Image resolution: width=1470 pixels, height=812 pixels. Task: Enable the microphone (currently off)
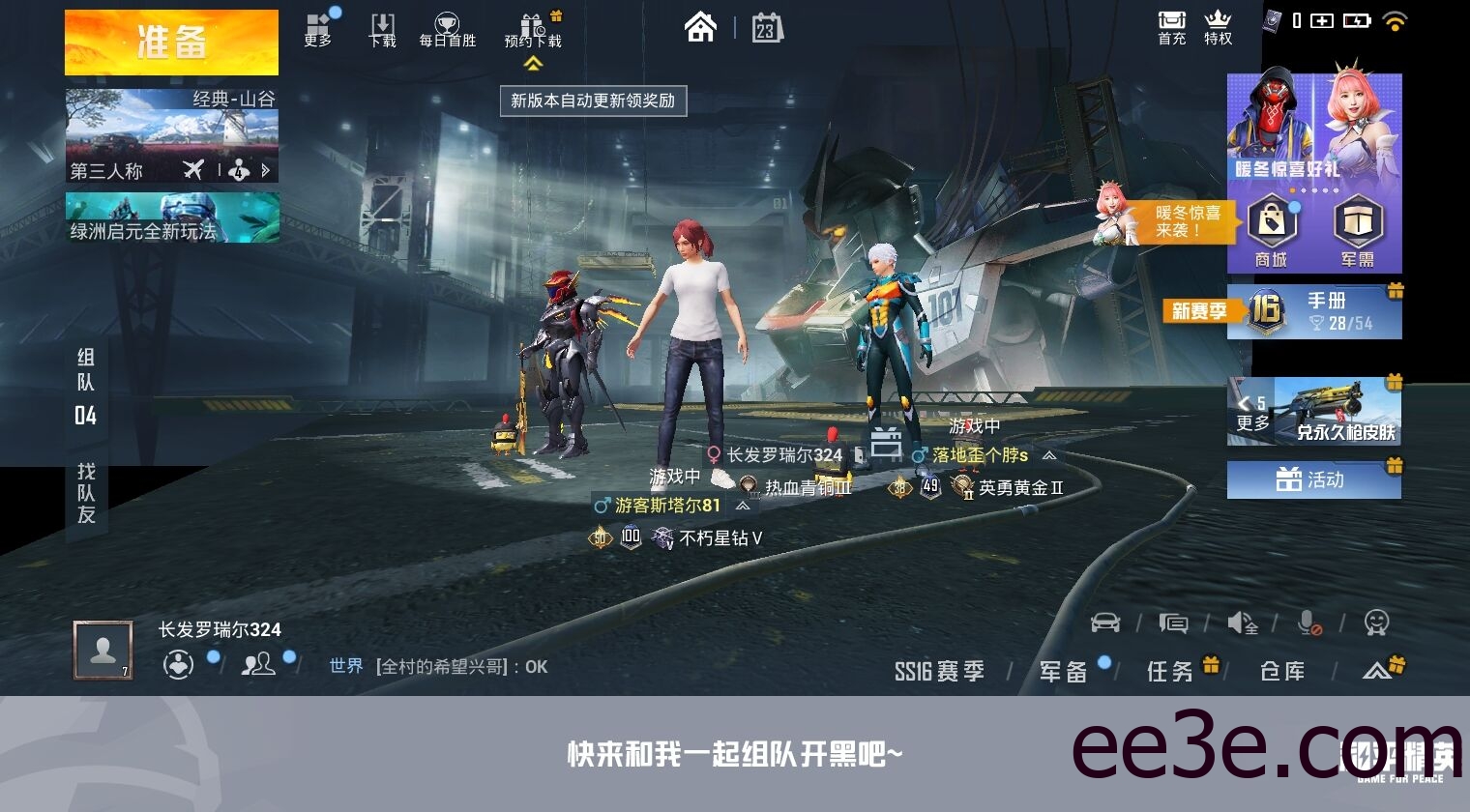tap(1309, 624)
